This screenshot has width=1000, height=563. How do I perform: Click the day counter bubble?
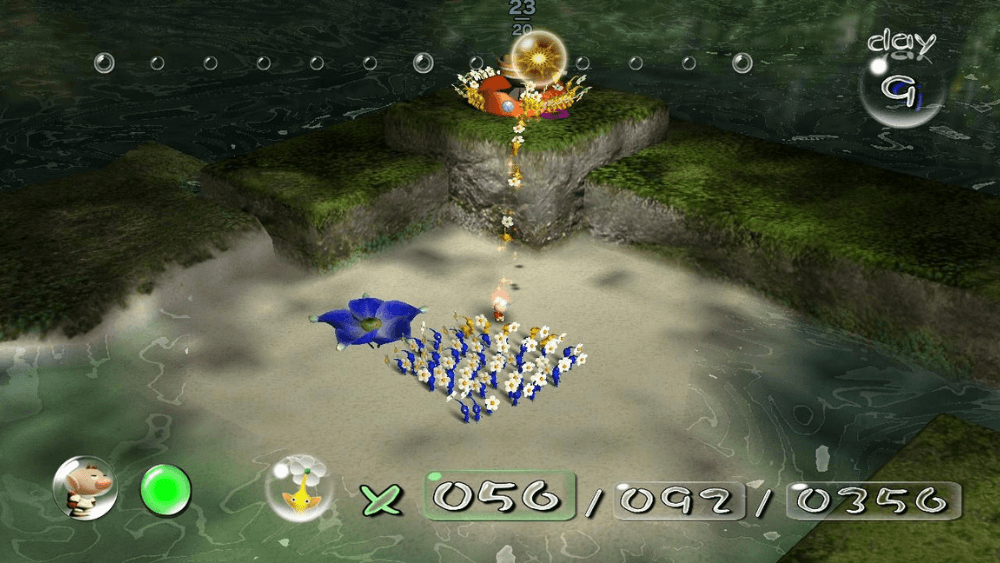pyautogui.click(x=902, y=90)
